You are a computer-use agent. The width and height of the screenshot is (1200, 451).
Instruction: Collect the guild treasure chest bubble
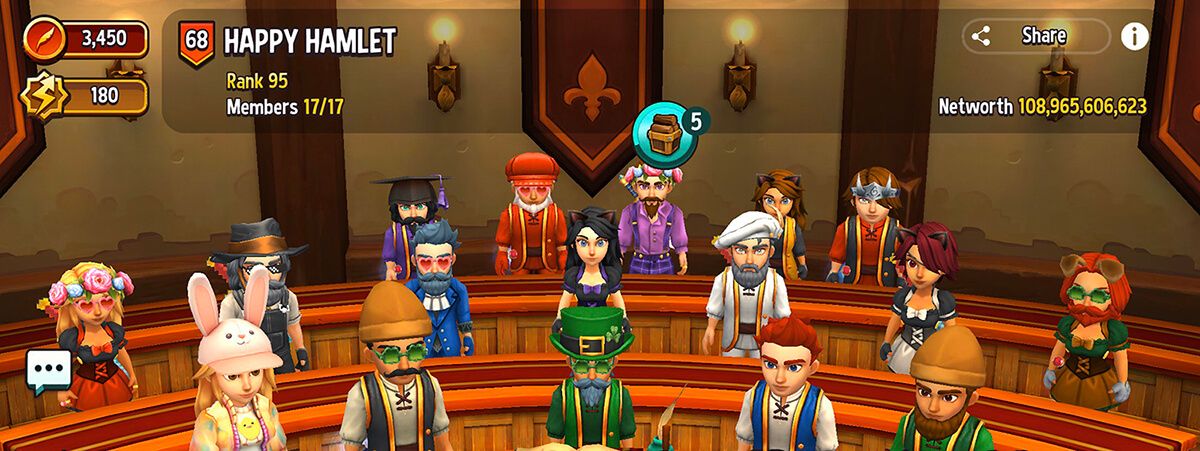665,136
